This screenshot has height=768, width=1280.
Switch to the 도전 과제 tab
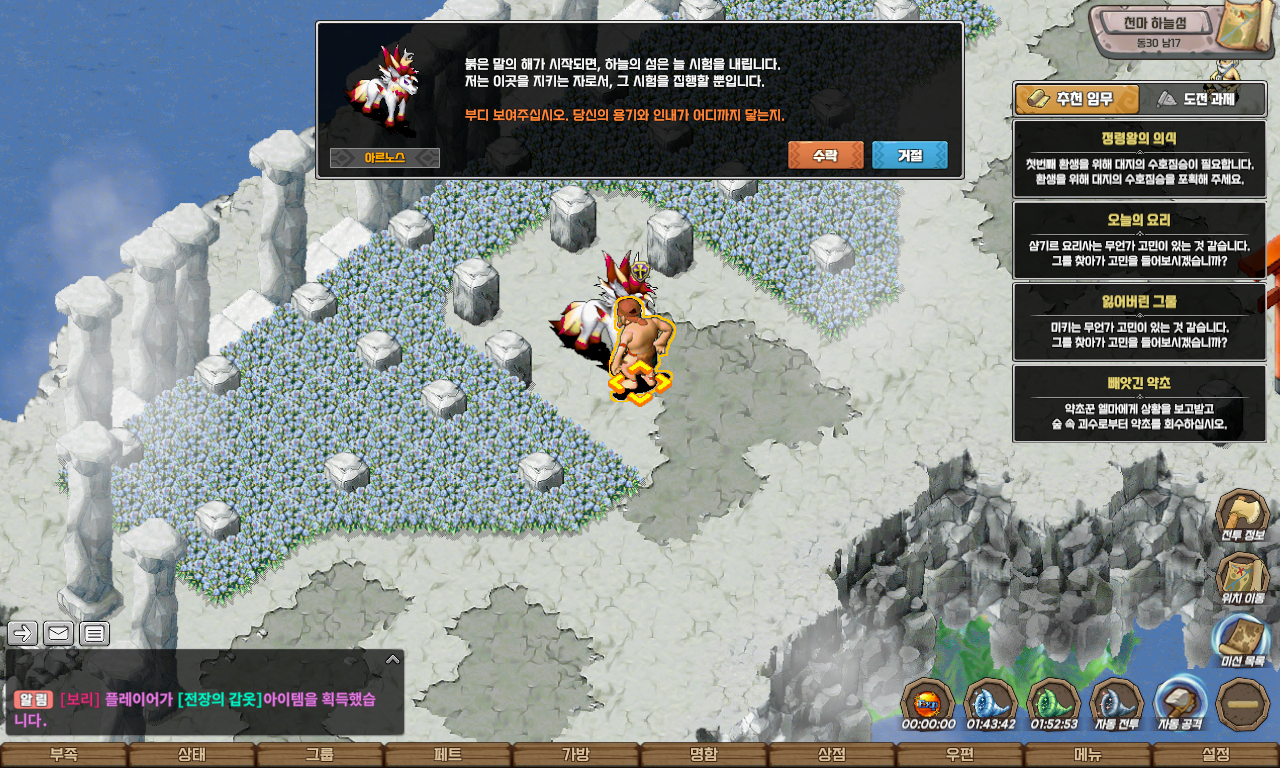click(1195, 99)
